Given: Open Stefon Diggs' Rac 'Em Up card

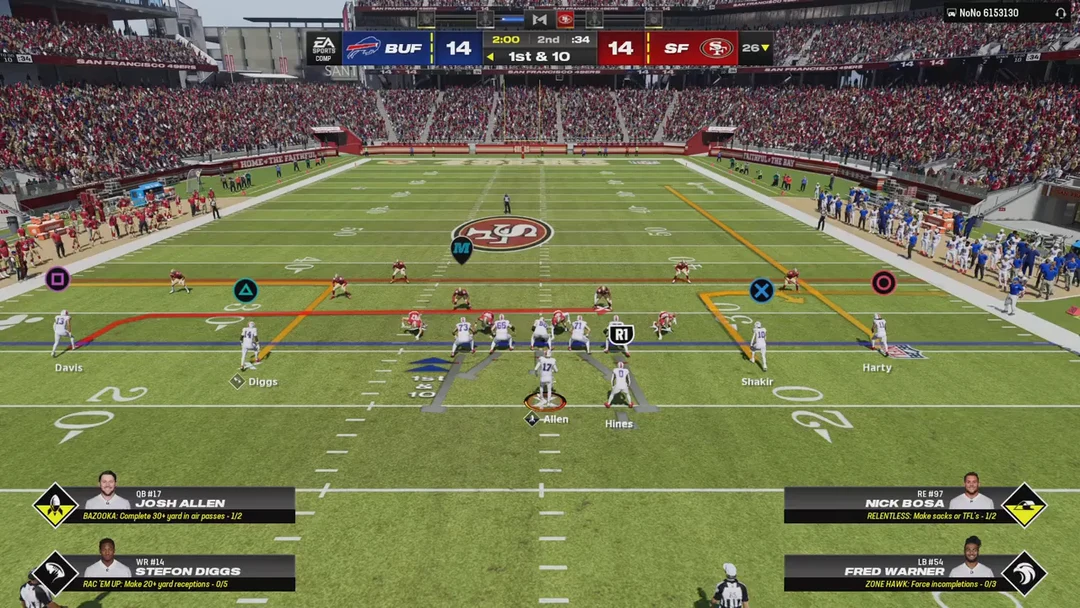Looking at the screenshot, I should (x=188, y=572).
